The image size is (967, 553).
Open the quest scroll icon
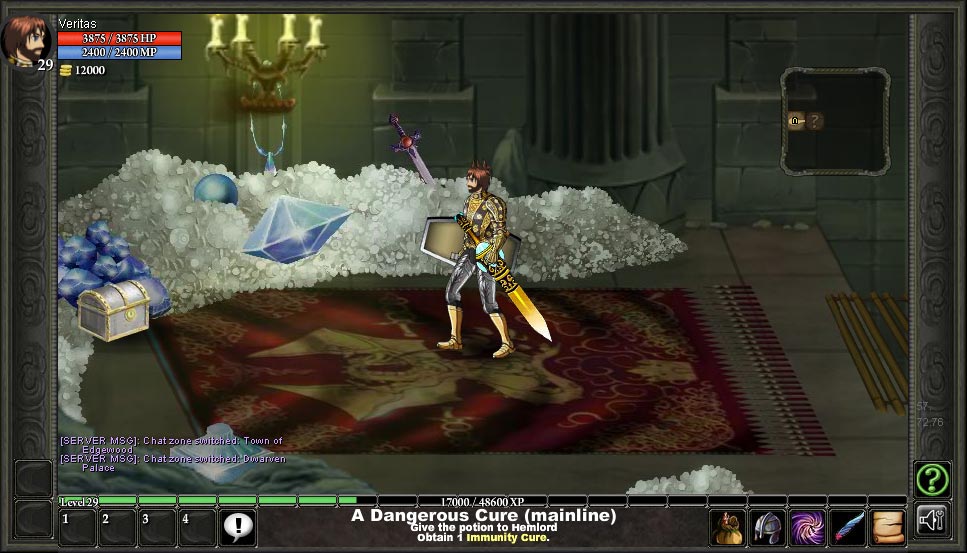pyautogui.click(x=888, y=527)
